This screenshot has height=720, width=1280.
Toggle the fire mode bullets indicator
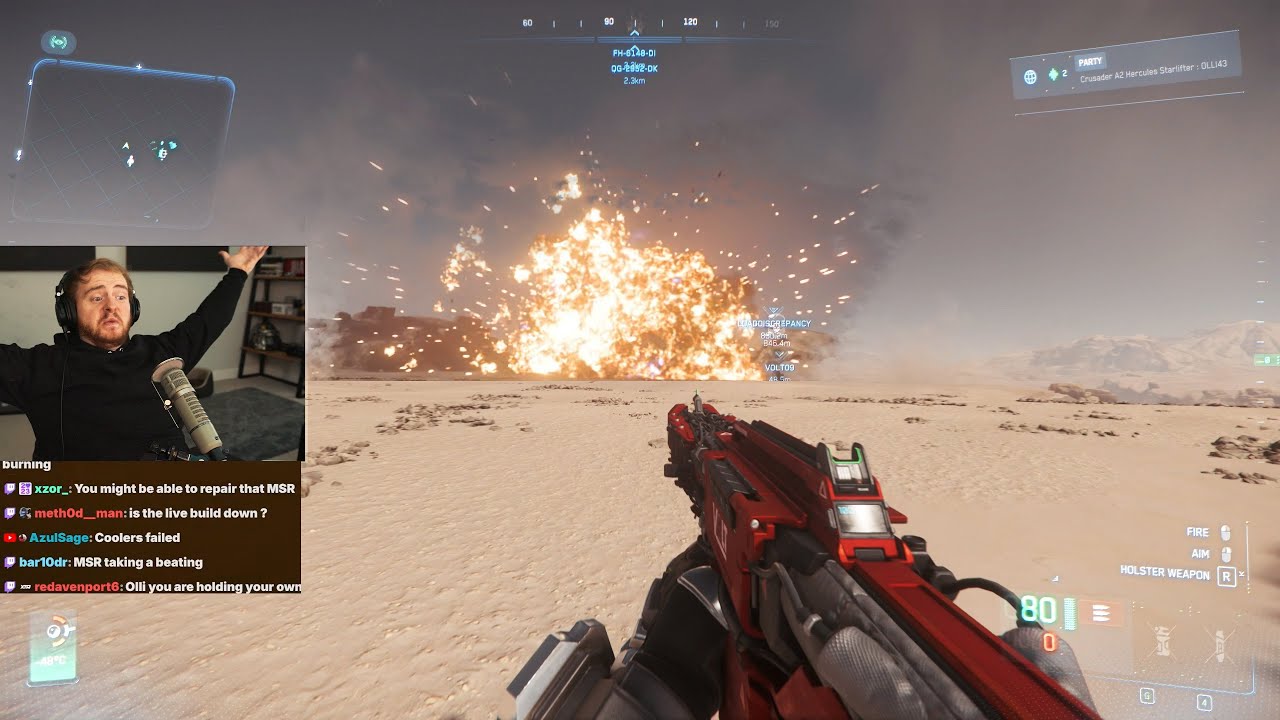pyautogui.click(x=1101, y=613)
